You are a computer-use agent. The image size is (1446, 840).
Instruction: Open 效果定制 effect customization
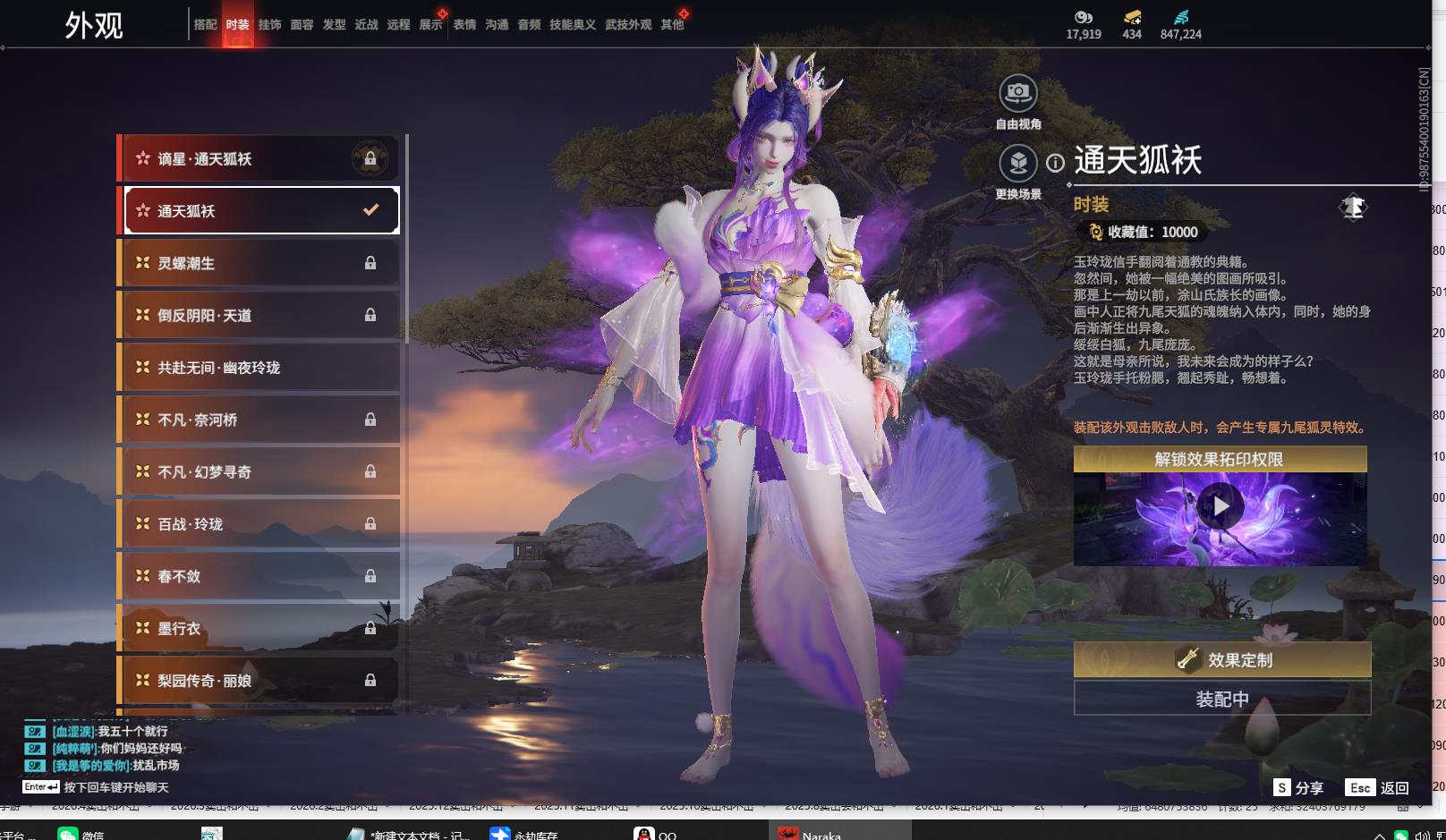click(1221, 660)
